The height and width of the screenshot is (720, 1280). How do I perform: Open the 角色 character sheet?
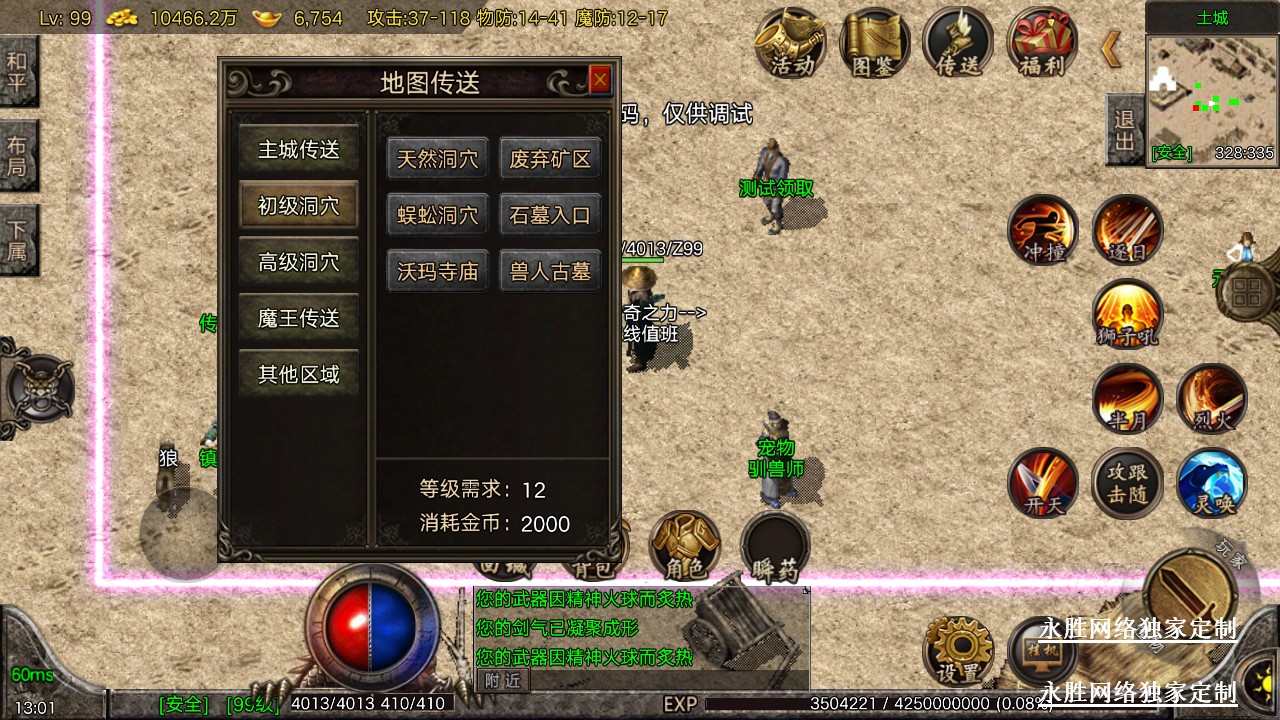pyautogui.click(x=685, y=546)
